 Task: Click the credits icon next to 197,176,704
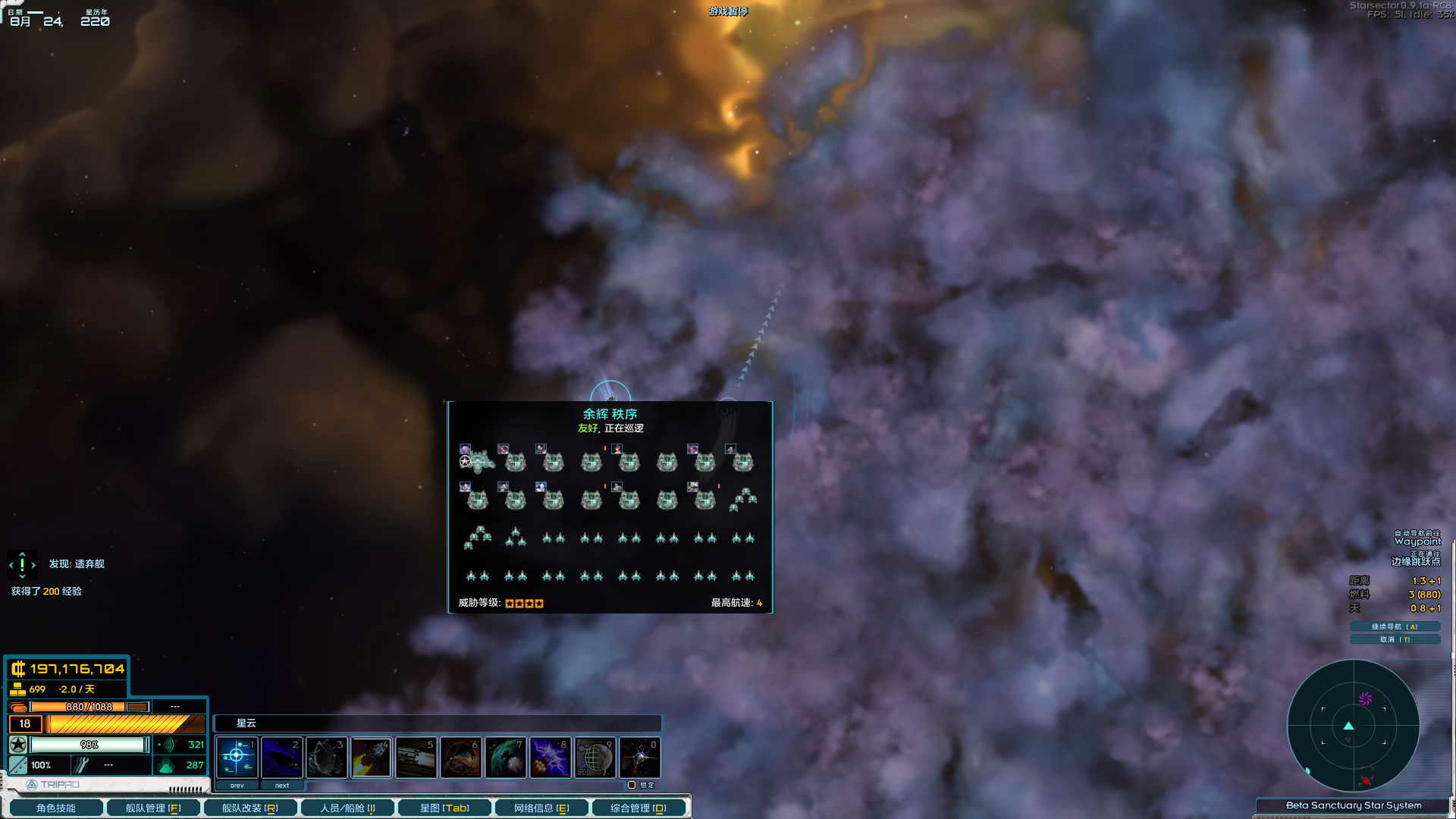click(x=17, y=670)
